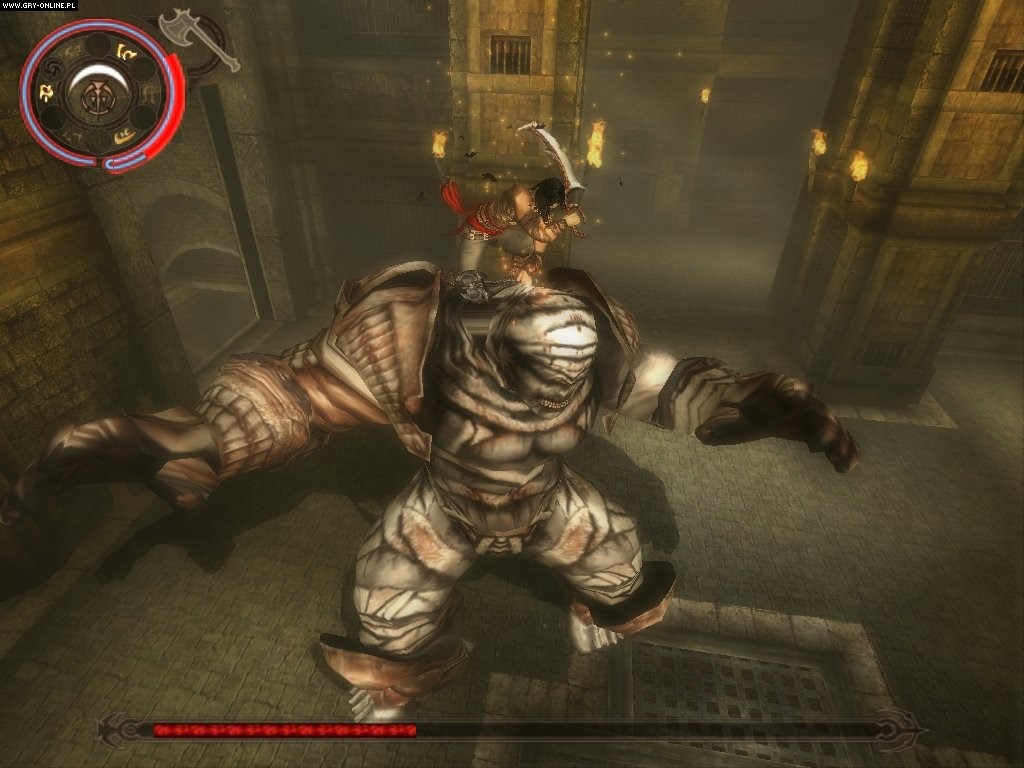Click the circular sand medallion center
Viewport: 1024px width, 768px height.
100,94
